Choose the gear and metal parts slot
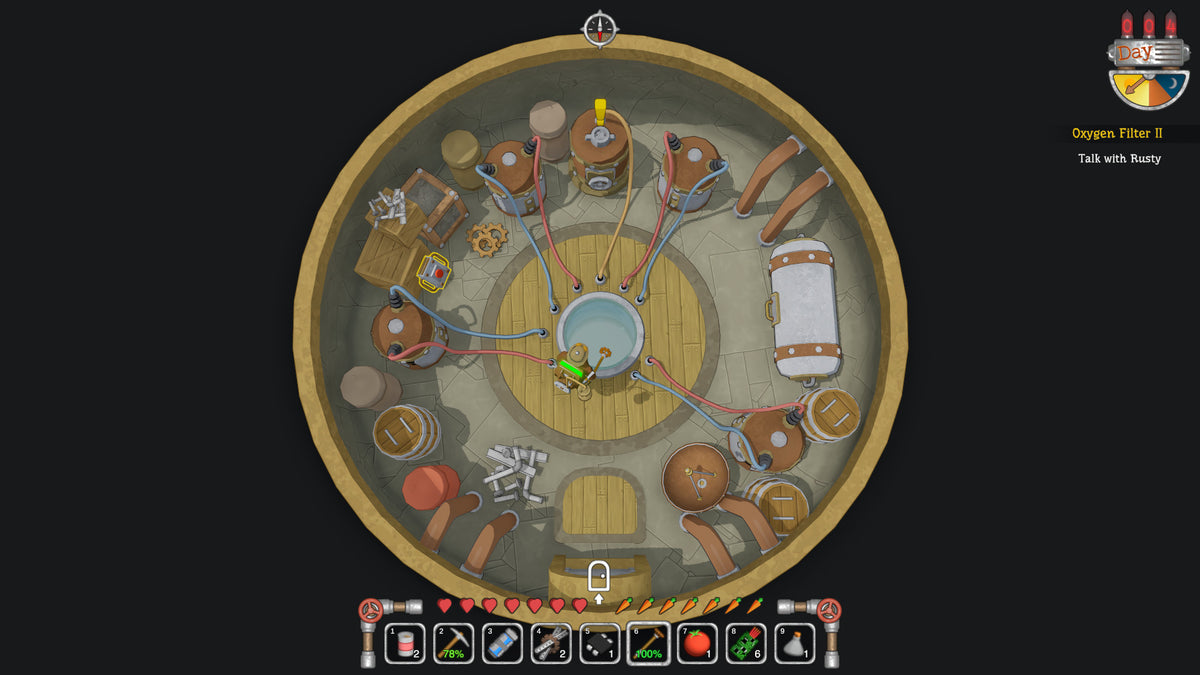 (551, 643)
